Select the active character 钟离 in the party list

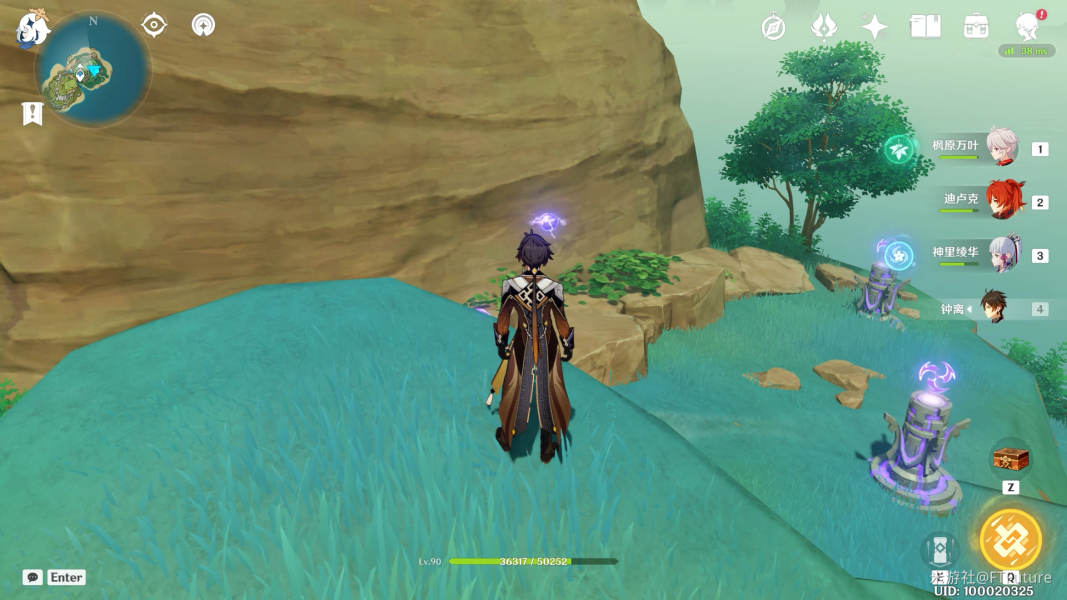[993, 308]
